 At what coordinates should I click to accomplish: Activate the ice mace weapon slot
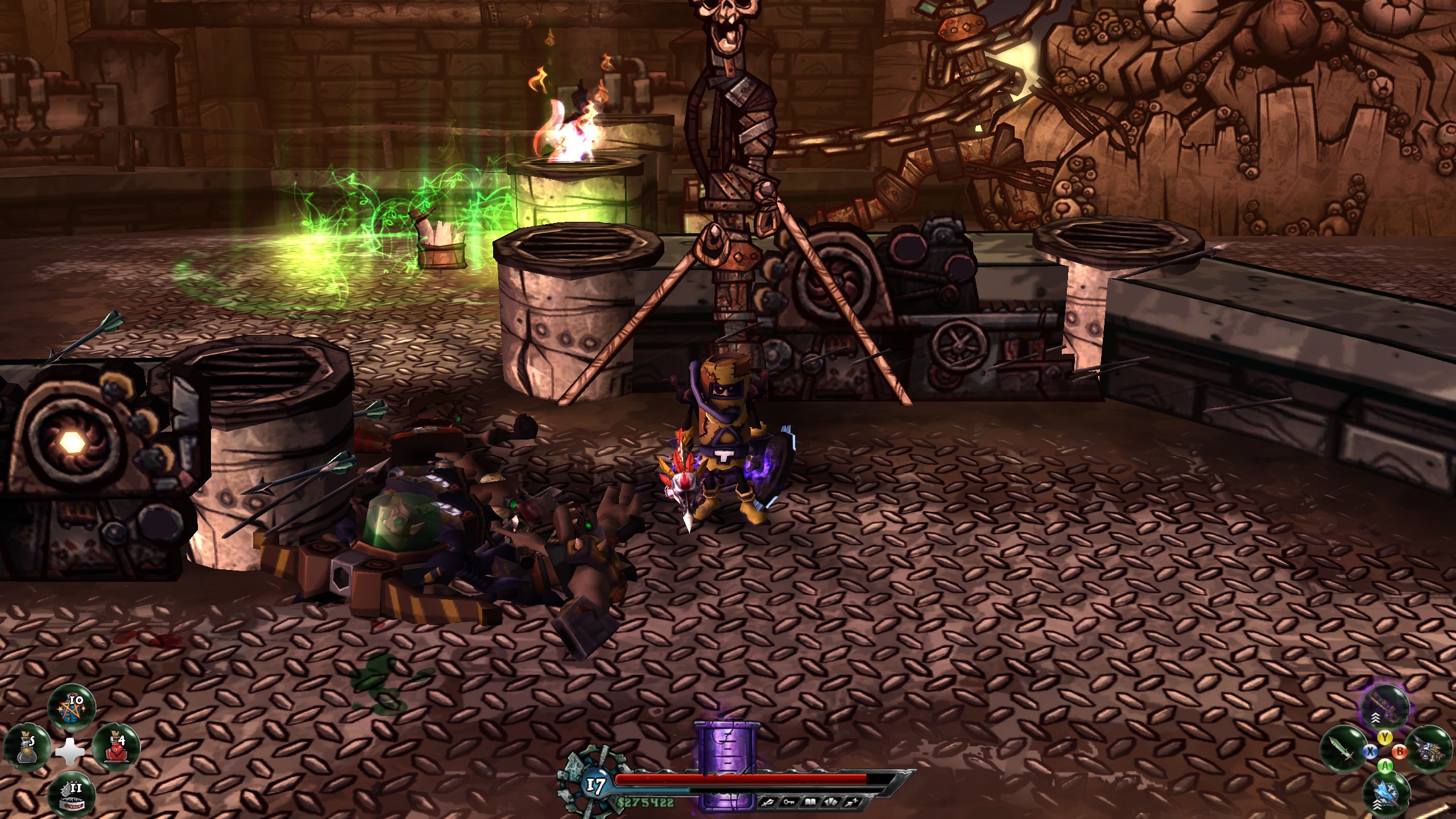click(x=1386, y=792)
